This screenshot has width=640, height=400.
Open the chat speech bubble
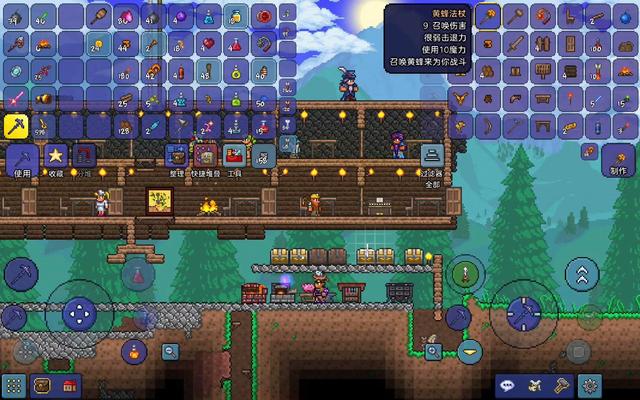point(509,385)
